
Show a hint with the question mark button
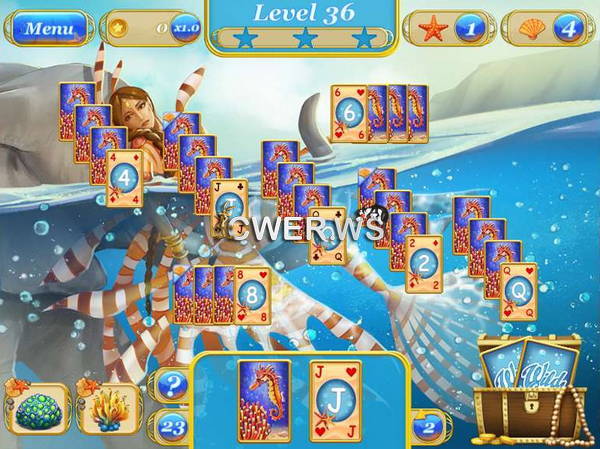(x=171, y=384)
